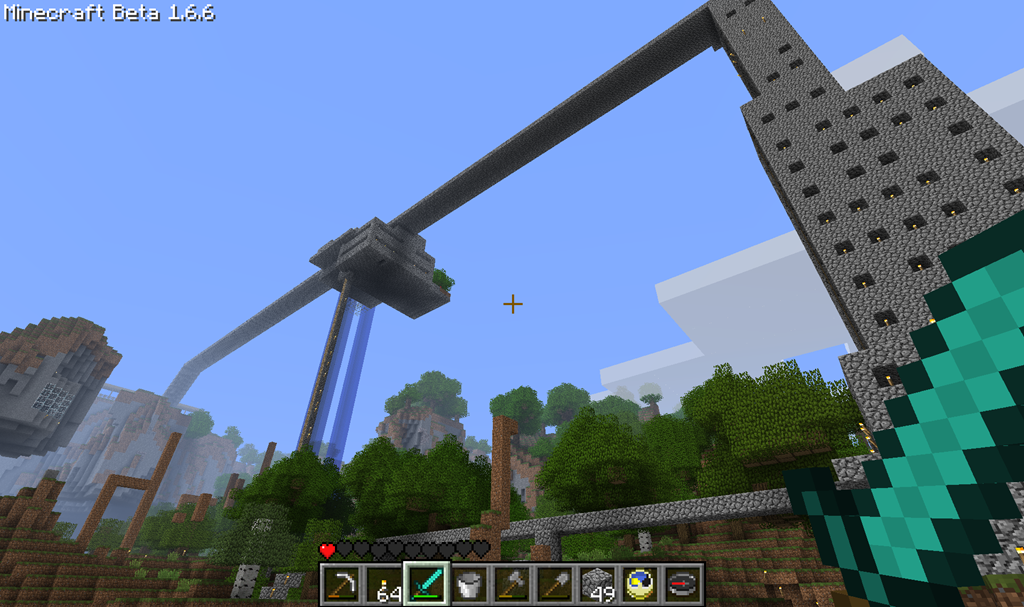This screenshot has width=1024, height=607.
Task: Choose the stack of 64 torches
Action: (384, 584)
